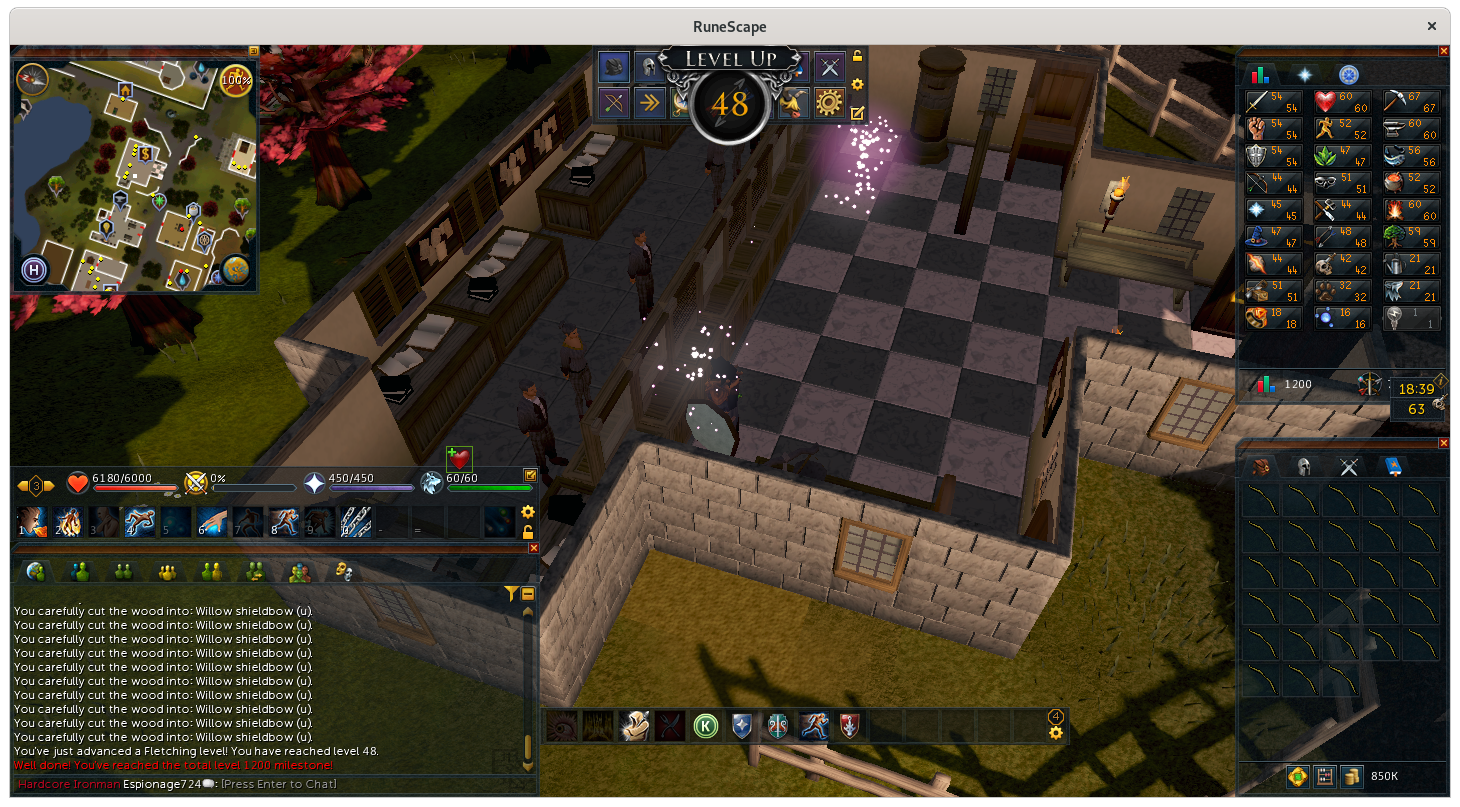Click the compass on the minimap

[32, 79]
